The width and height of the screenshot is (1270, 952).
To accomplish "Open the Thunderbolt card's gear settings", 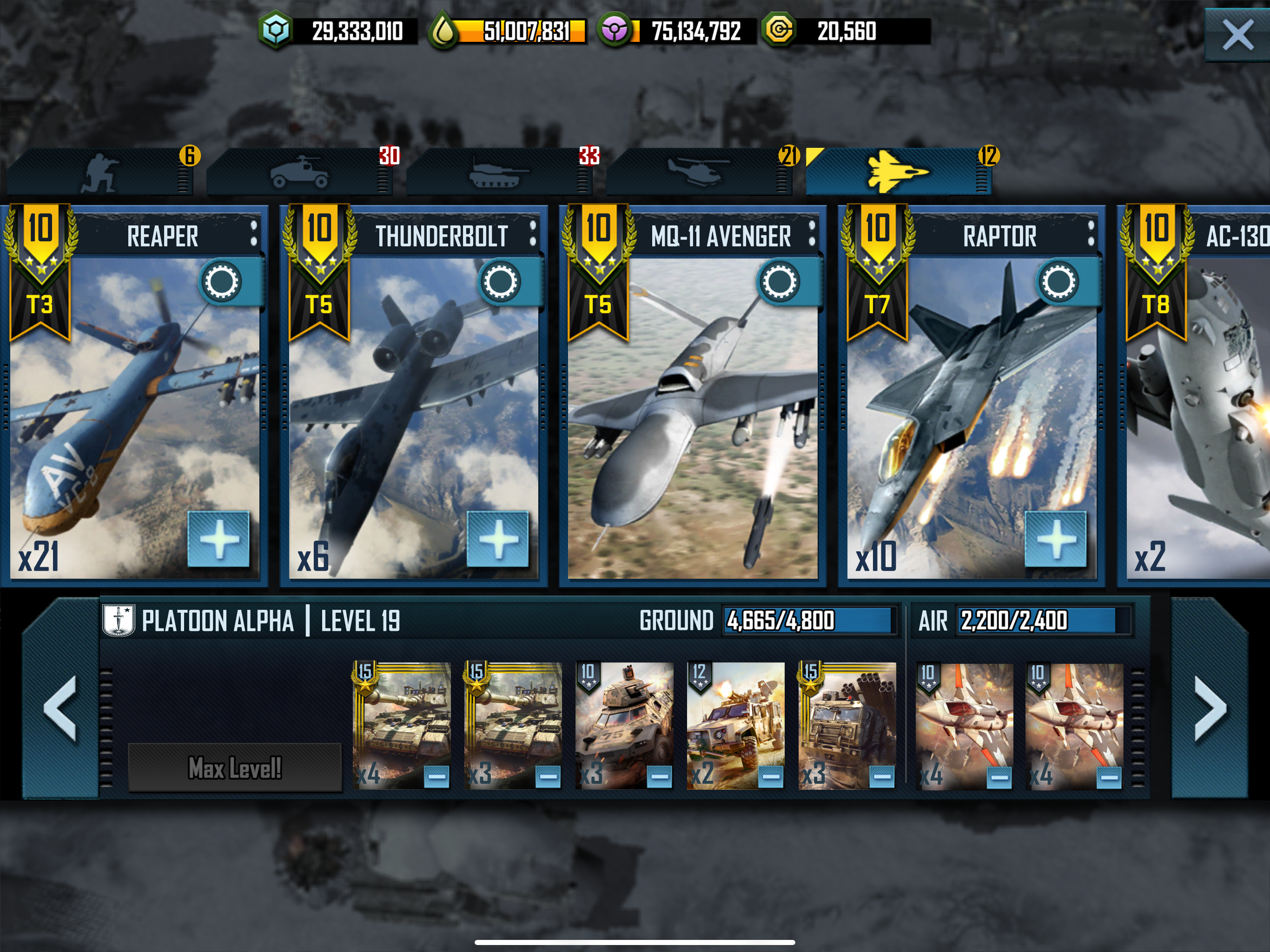I will tap(501, 282).
